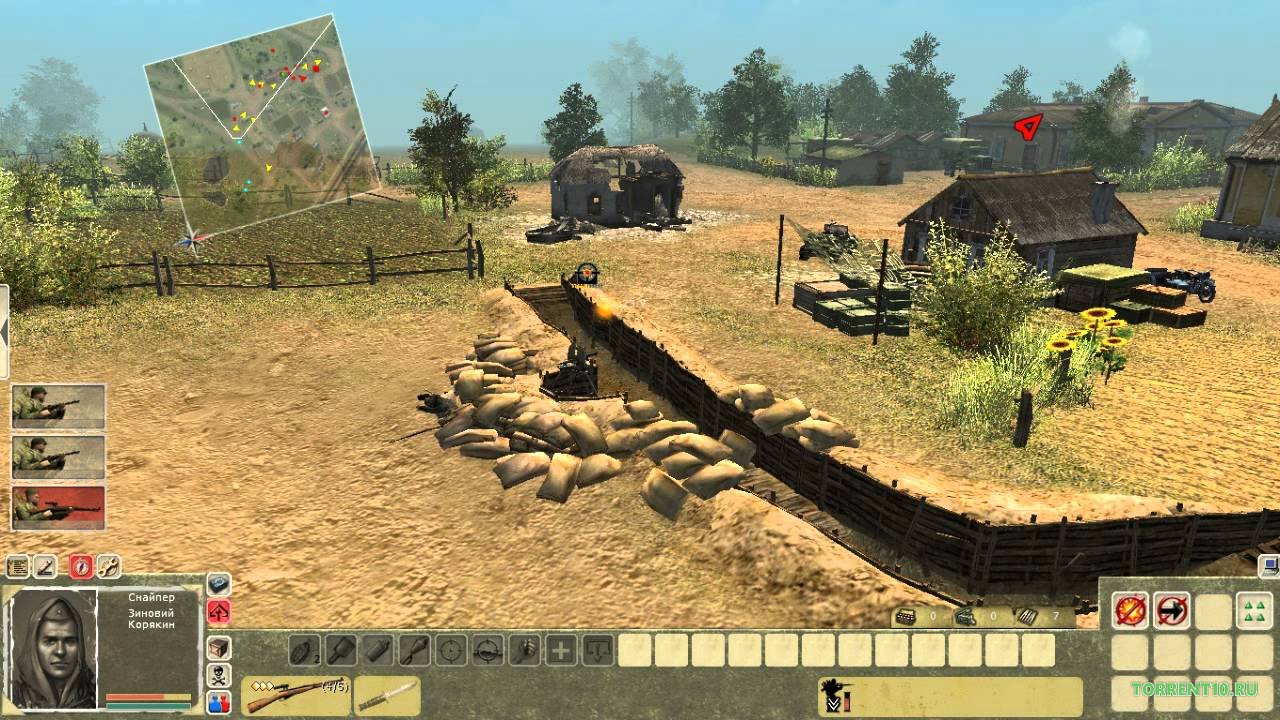Screen dimensions: 1280x720
Task: Open the wooden crate inventory icon
Action: click(x=219, y=648)
